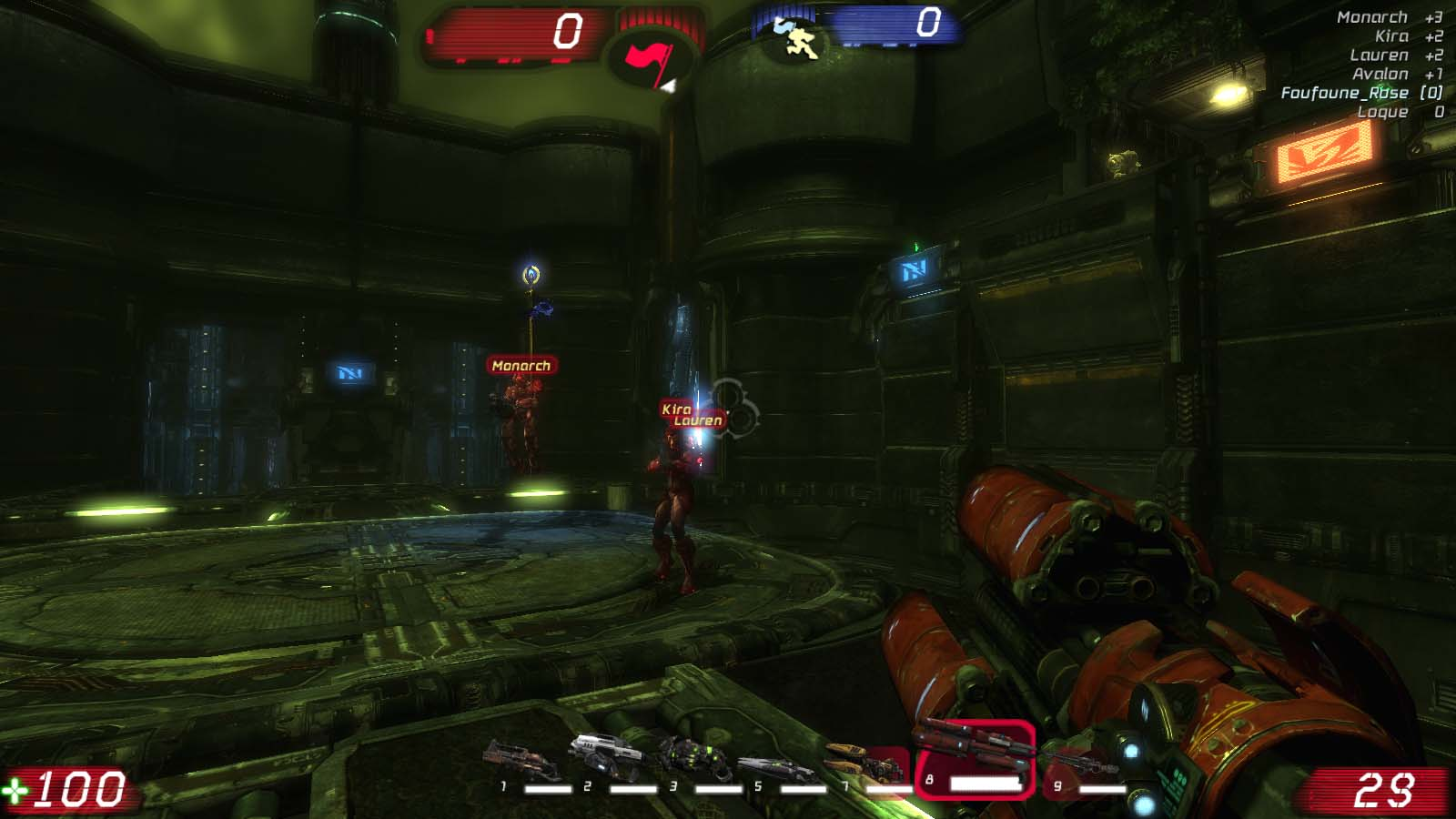Toggle Monarch's red nameplate
1456x819 pixels.
521,363
